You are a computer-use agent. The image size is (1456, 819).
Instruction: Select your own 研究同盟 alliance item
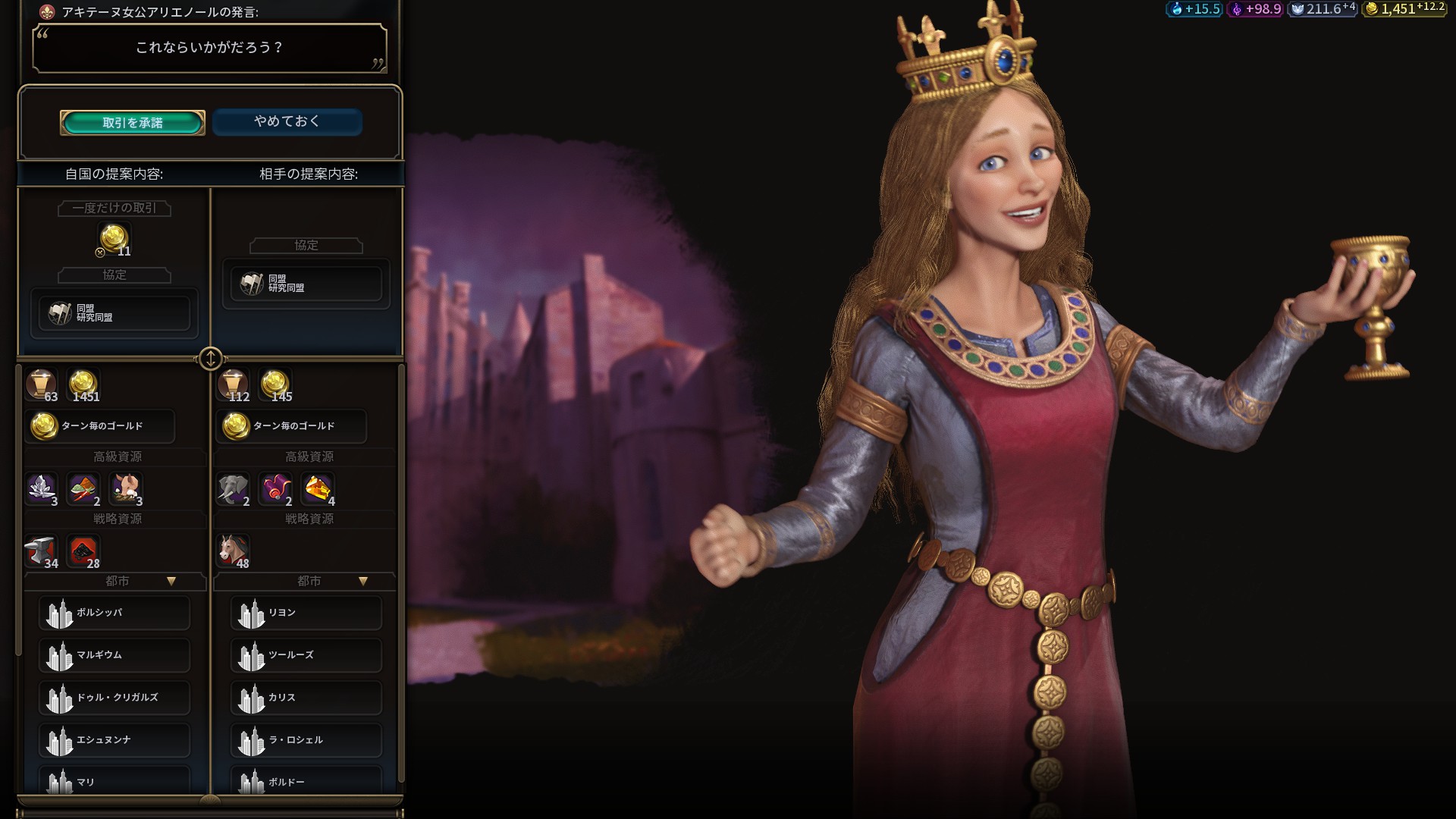114,312
